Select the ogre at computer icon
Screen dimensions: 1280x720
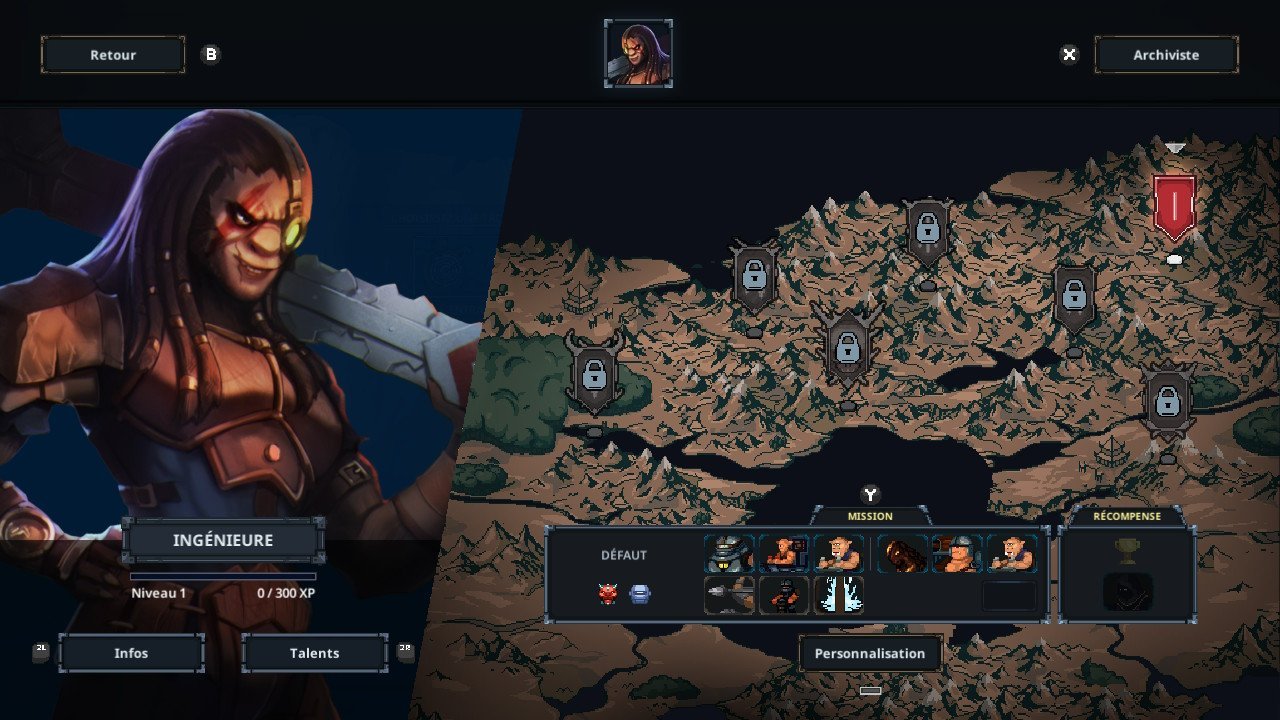pyautogui.click(x=783, y=554)
